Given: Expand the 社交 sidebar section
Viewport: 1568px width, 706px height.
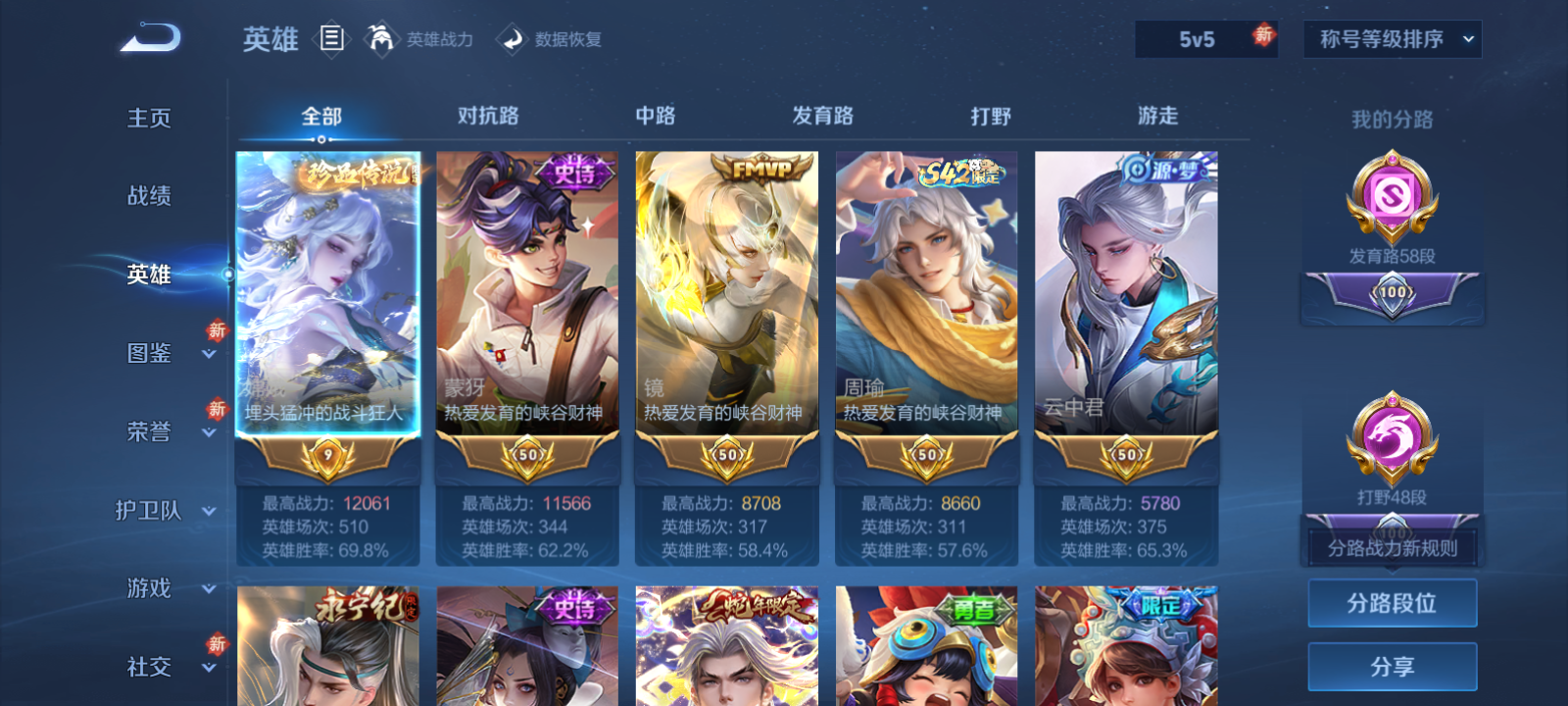Looking at the screenshot, I should pos(149,667).
